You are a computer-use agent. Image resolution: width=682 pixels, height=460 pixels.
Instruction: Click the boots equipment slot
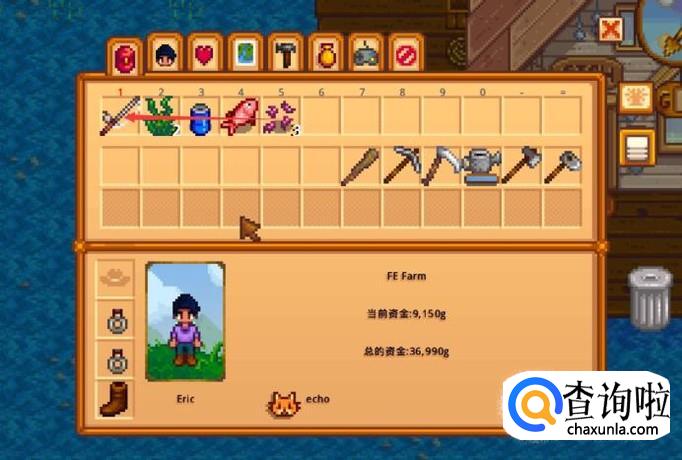117,399
